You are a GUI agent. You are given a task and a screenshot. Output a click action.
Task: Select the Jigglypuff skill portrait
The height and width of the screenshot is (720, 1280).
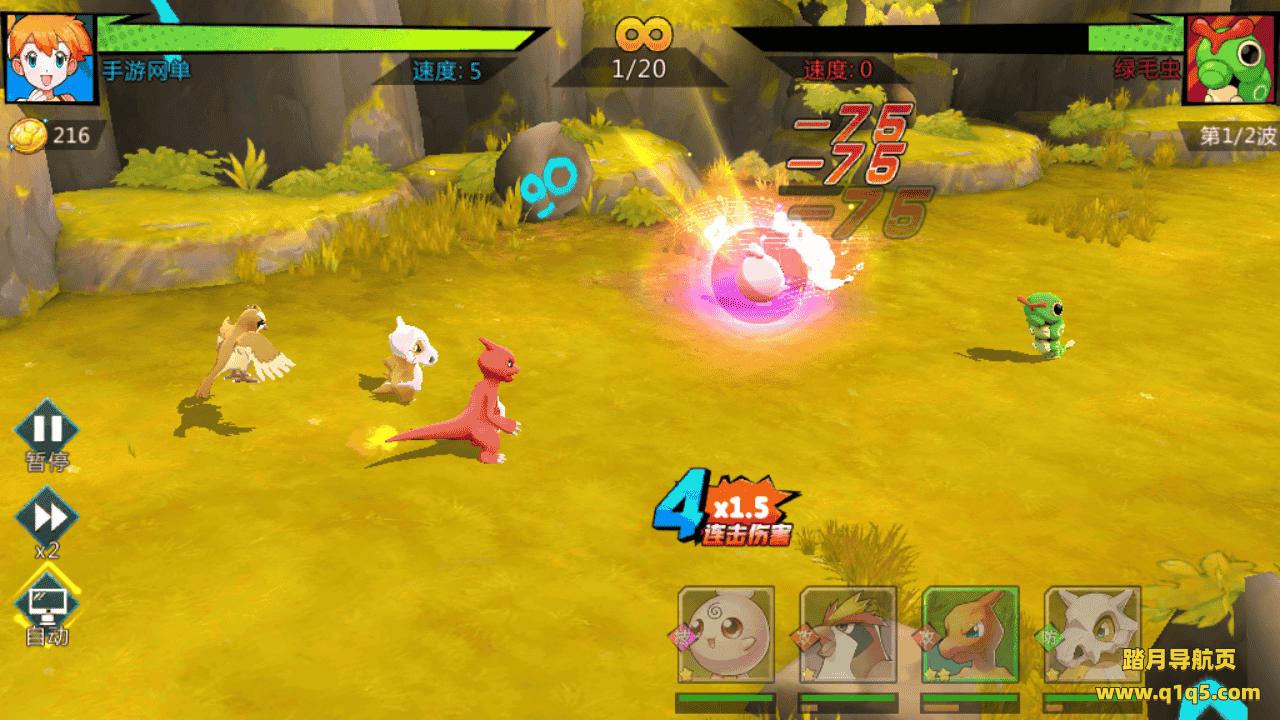[x=726, y=636]
